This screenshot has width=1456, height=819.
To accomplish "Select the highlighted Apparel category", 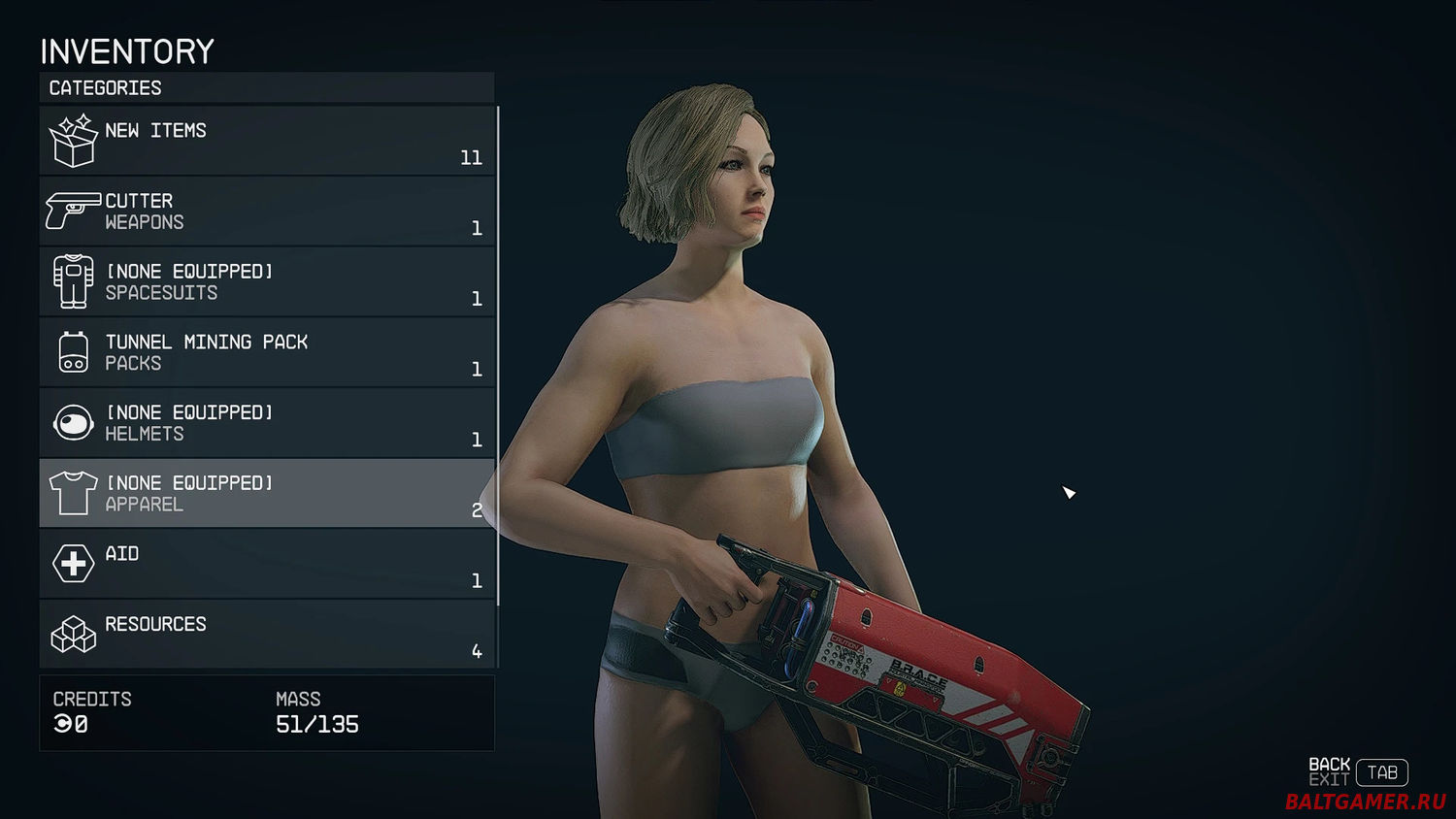I will click(267, 494).
